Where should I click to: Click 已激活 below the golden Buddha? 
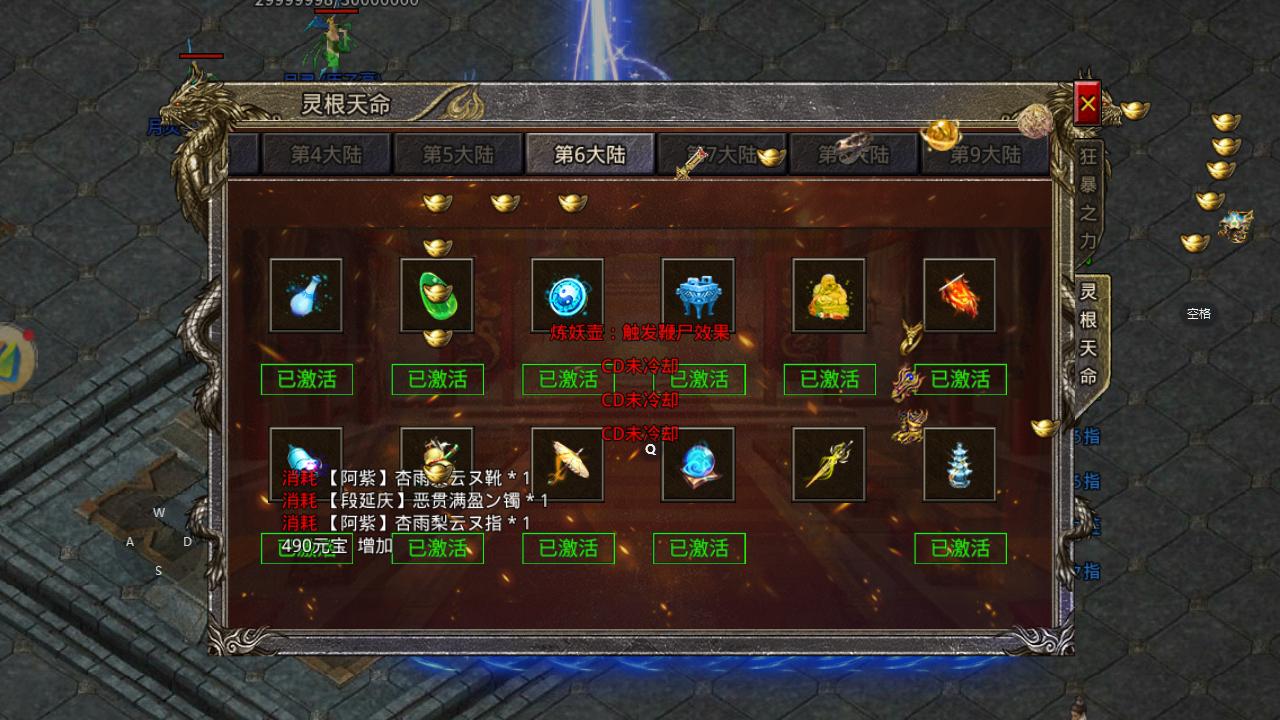[x=829, y=380]
